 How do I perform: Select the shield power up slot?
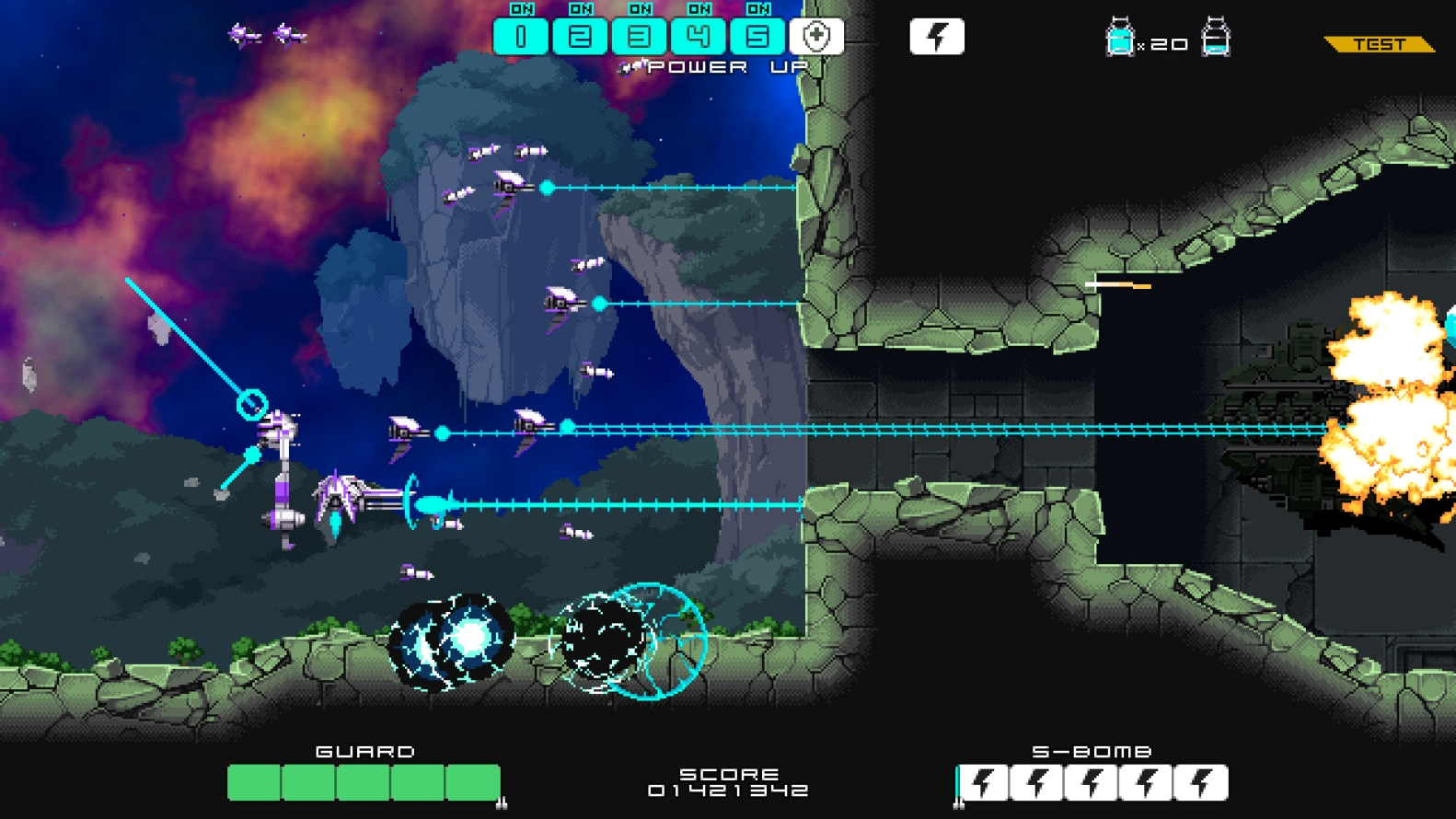pyautogui.click(x=816, y=37)
